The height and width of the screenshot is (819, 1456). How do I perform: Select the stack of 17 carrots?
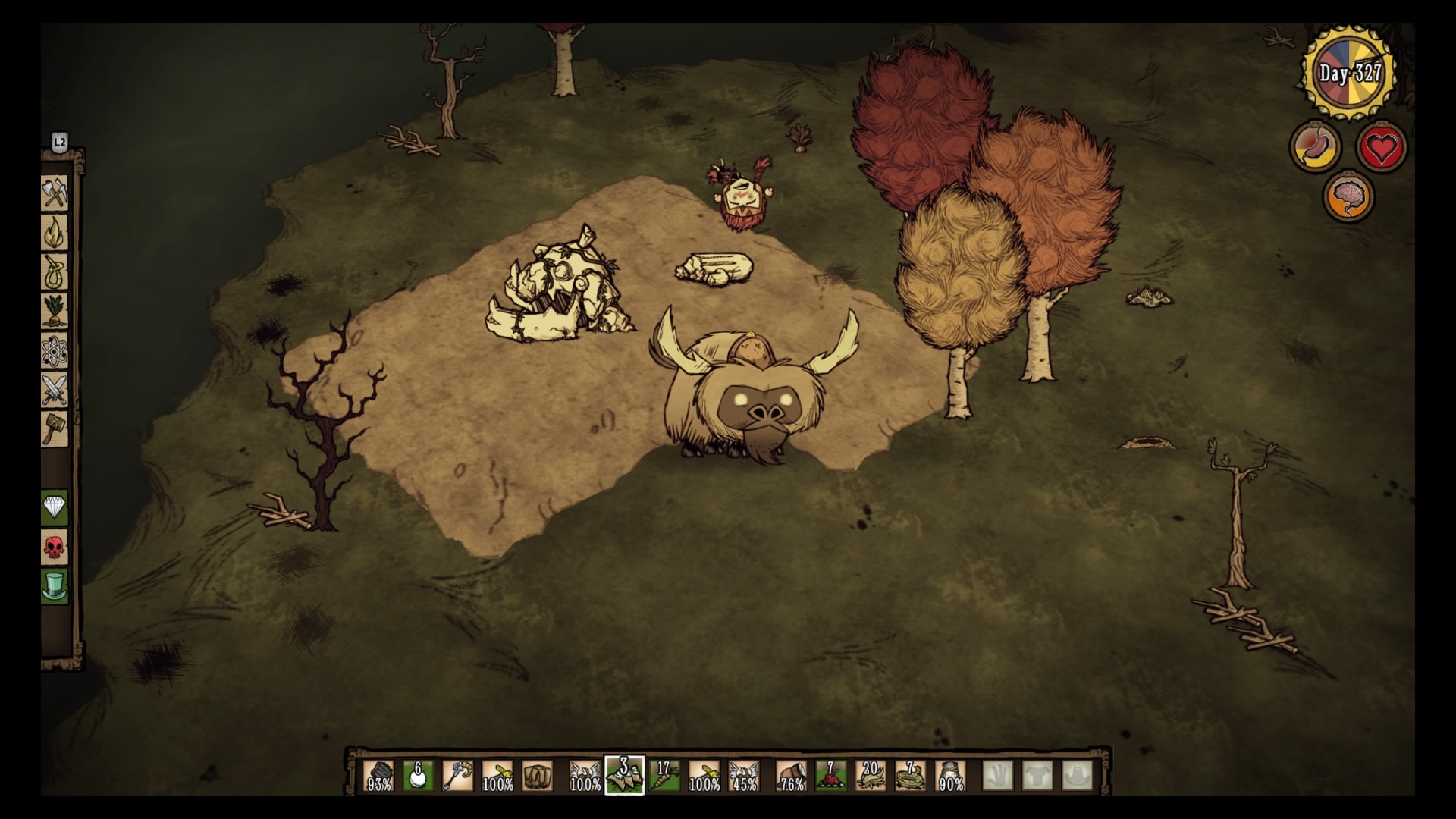coord(664,776)
